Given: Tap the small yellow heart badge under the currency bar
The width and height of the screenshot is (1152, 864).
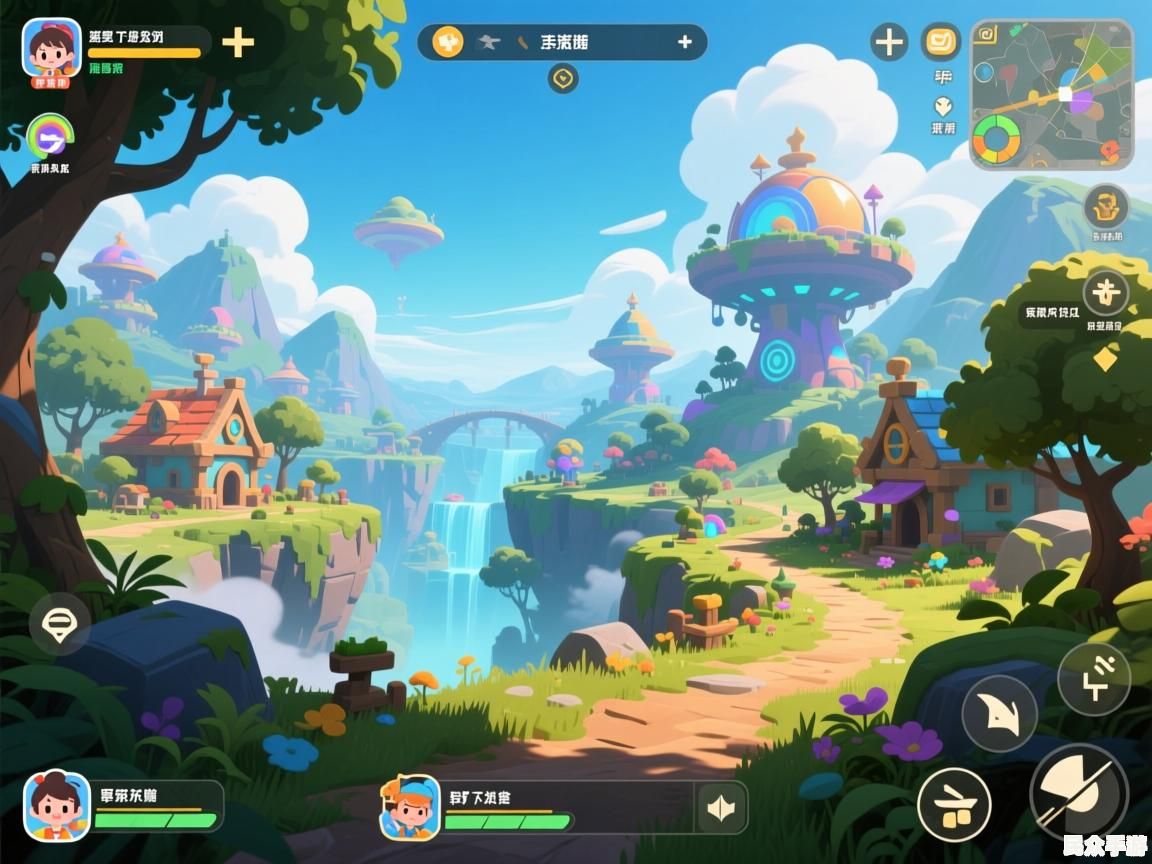Looking at the screenshot, I should tap(563, 78).
